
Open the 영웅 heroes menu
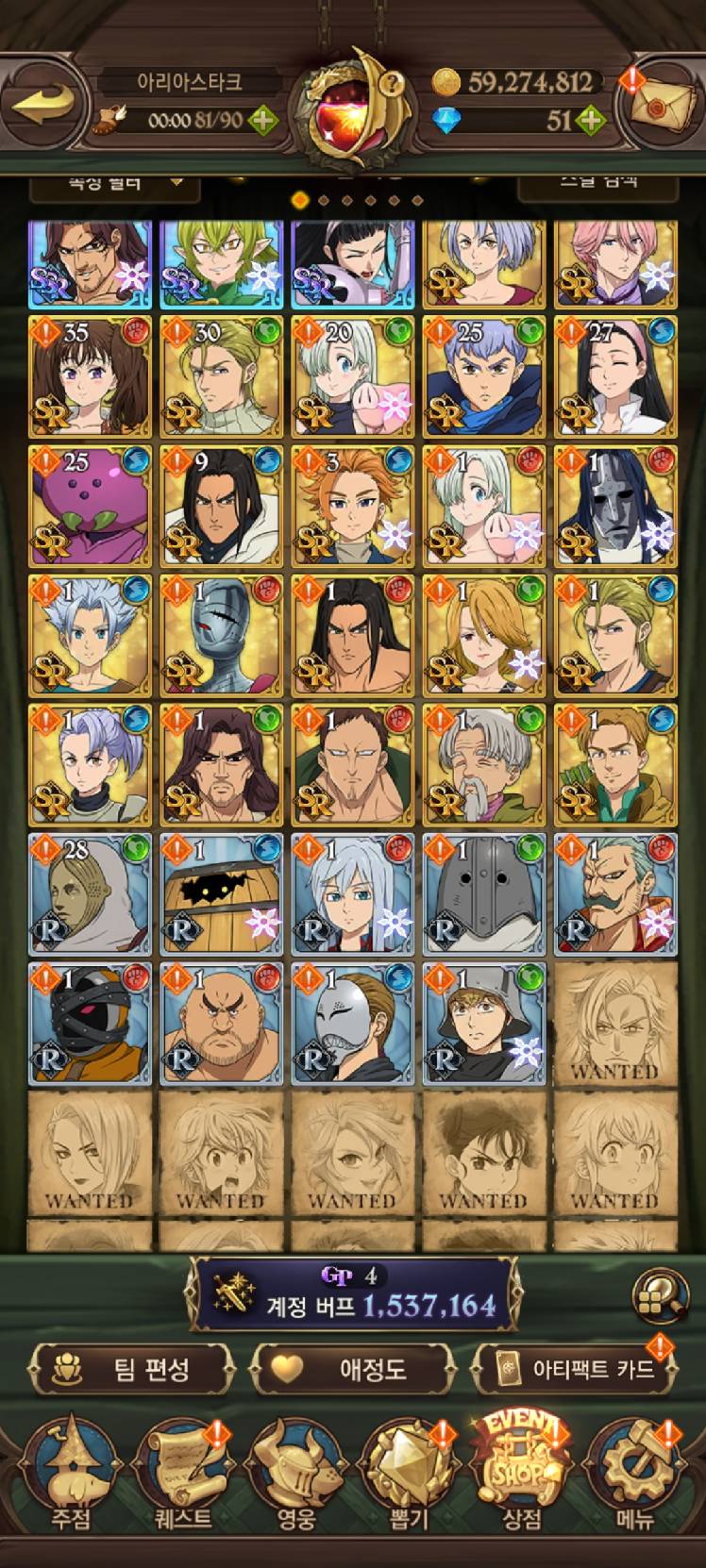(x=295, y=1476)
